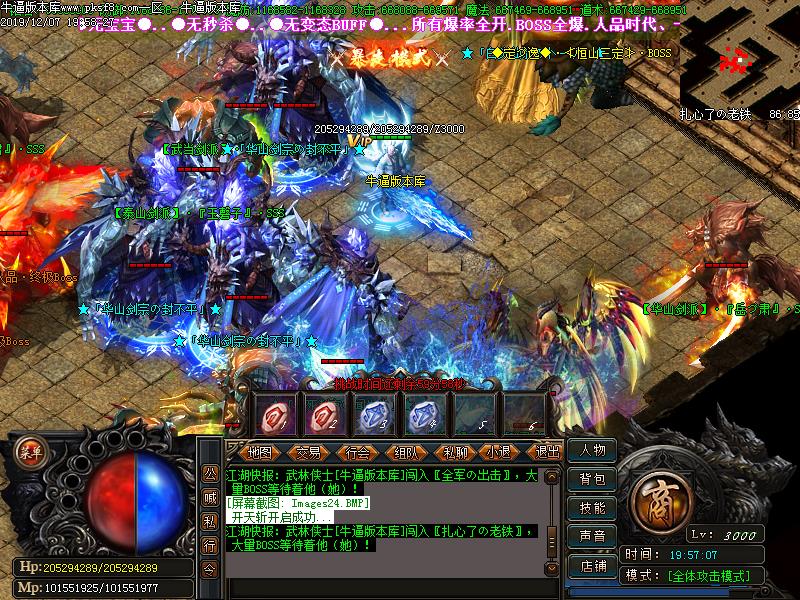
Task: Click 小退 to log out character
Action: coord(499,452)
